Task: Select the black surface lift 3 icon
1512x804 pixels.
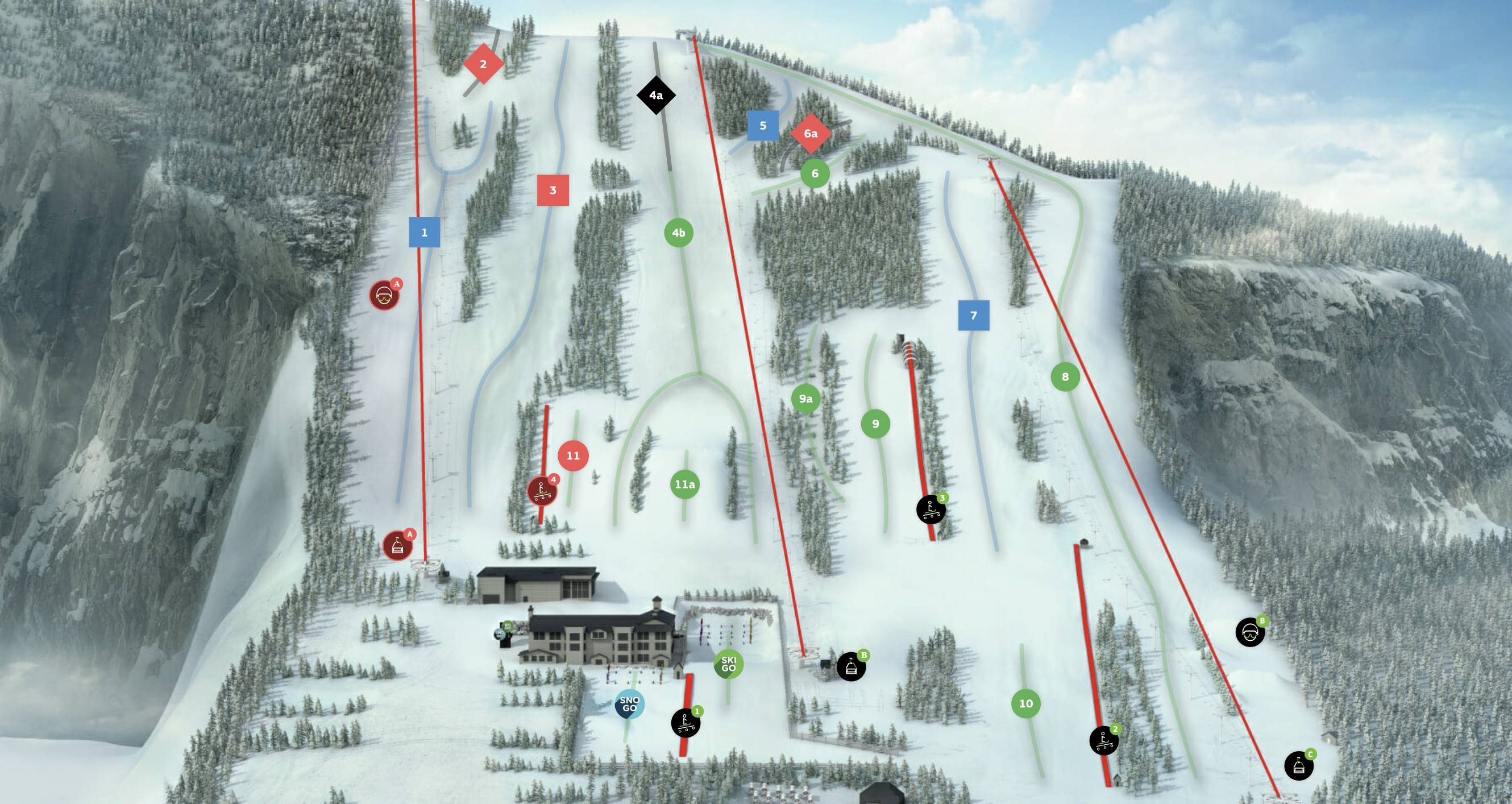Action: 931,509
